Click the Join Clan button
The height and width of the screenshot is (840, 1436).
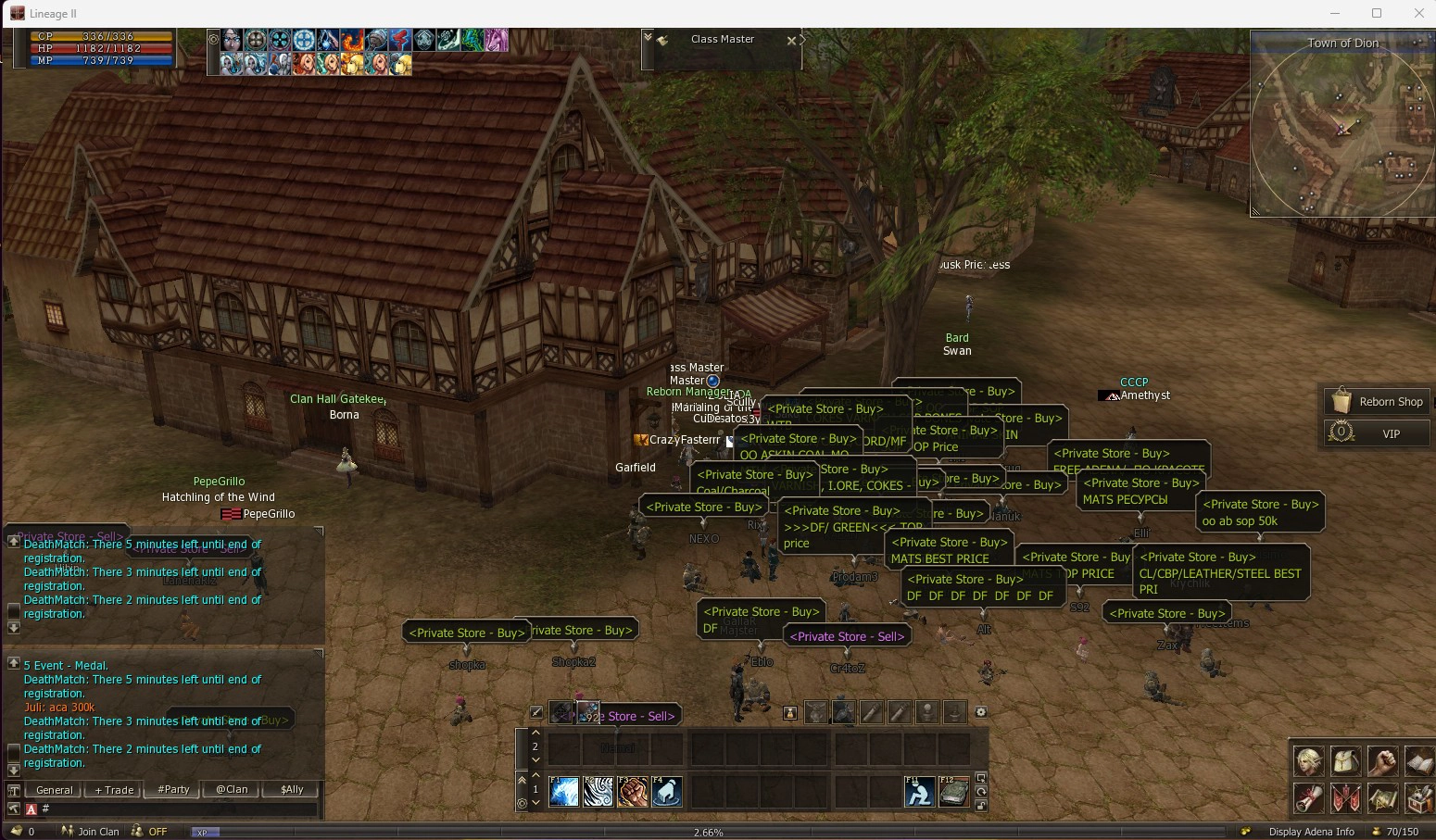pyautogui.click(x=91, y=832)
